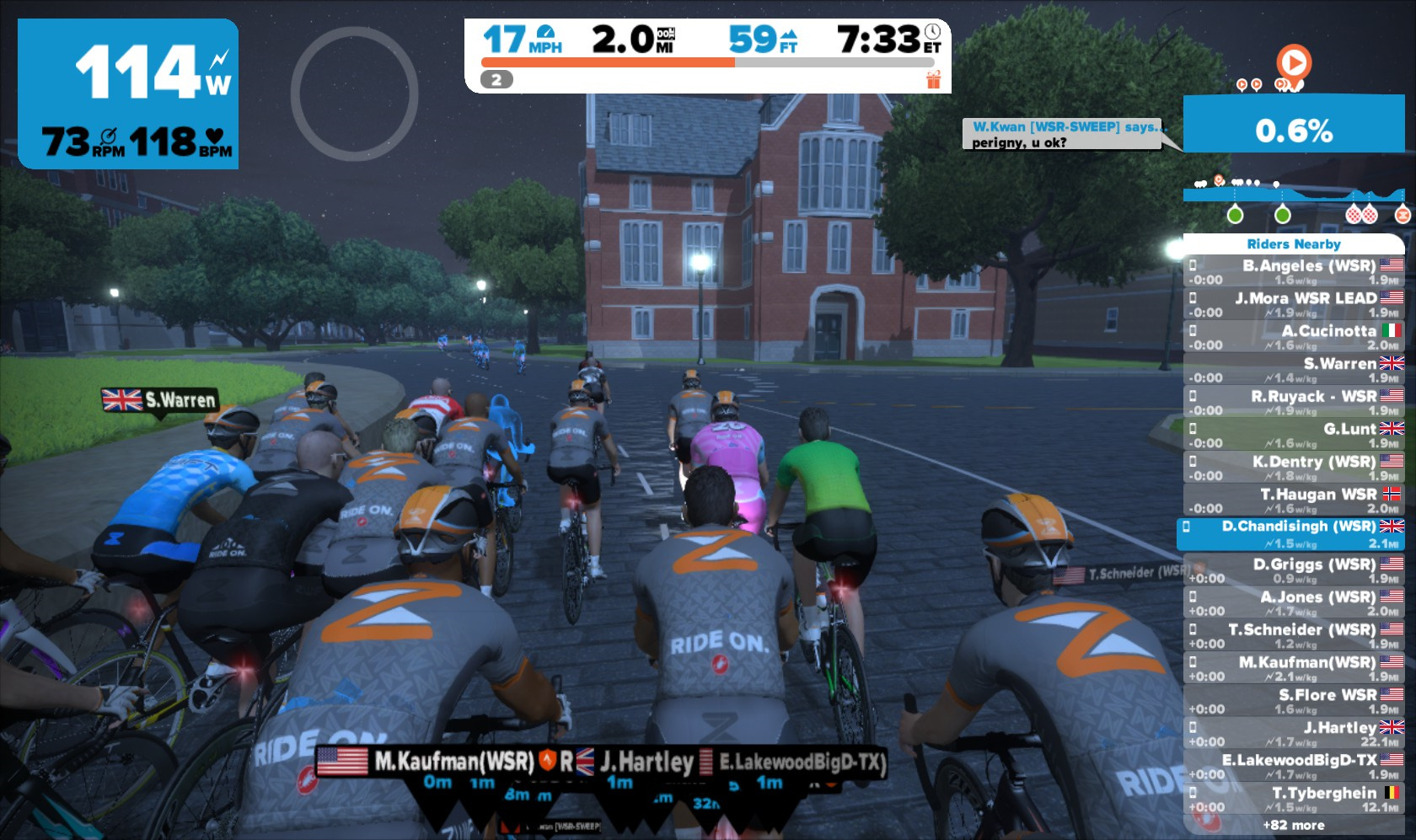Expand the +82 more riders entry
Screen dimensions: 1416x840
(1294, 826)
